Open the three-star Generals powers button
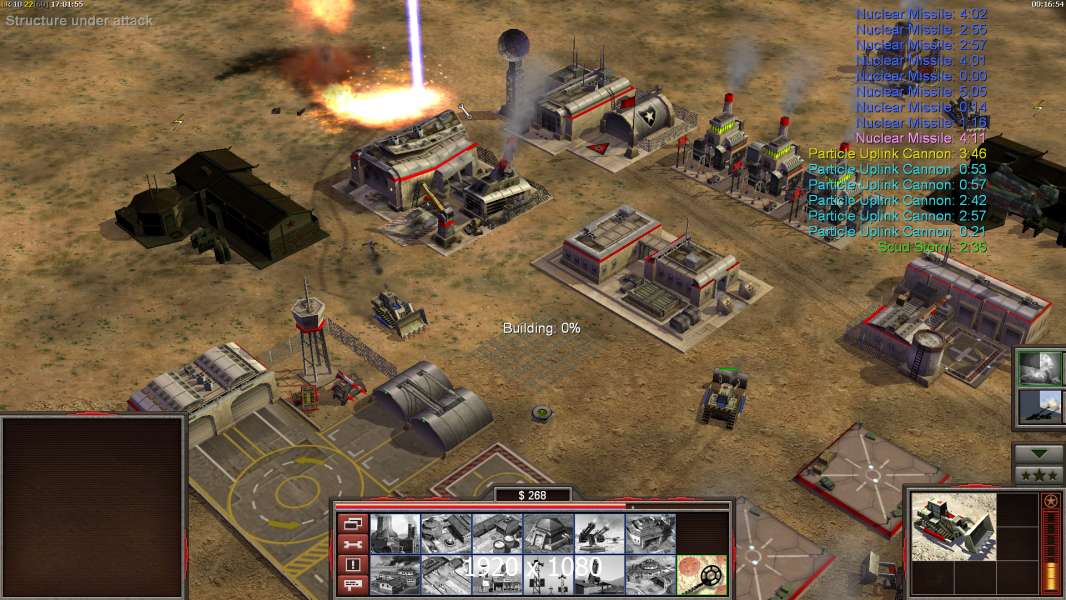 (x=1039, y=474)
